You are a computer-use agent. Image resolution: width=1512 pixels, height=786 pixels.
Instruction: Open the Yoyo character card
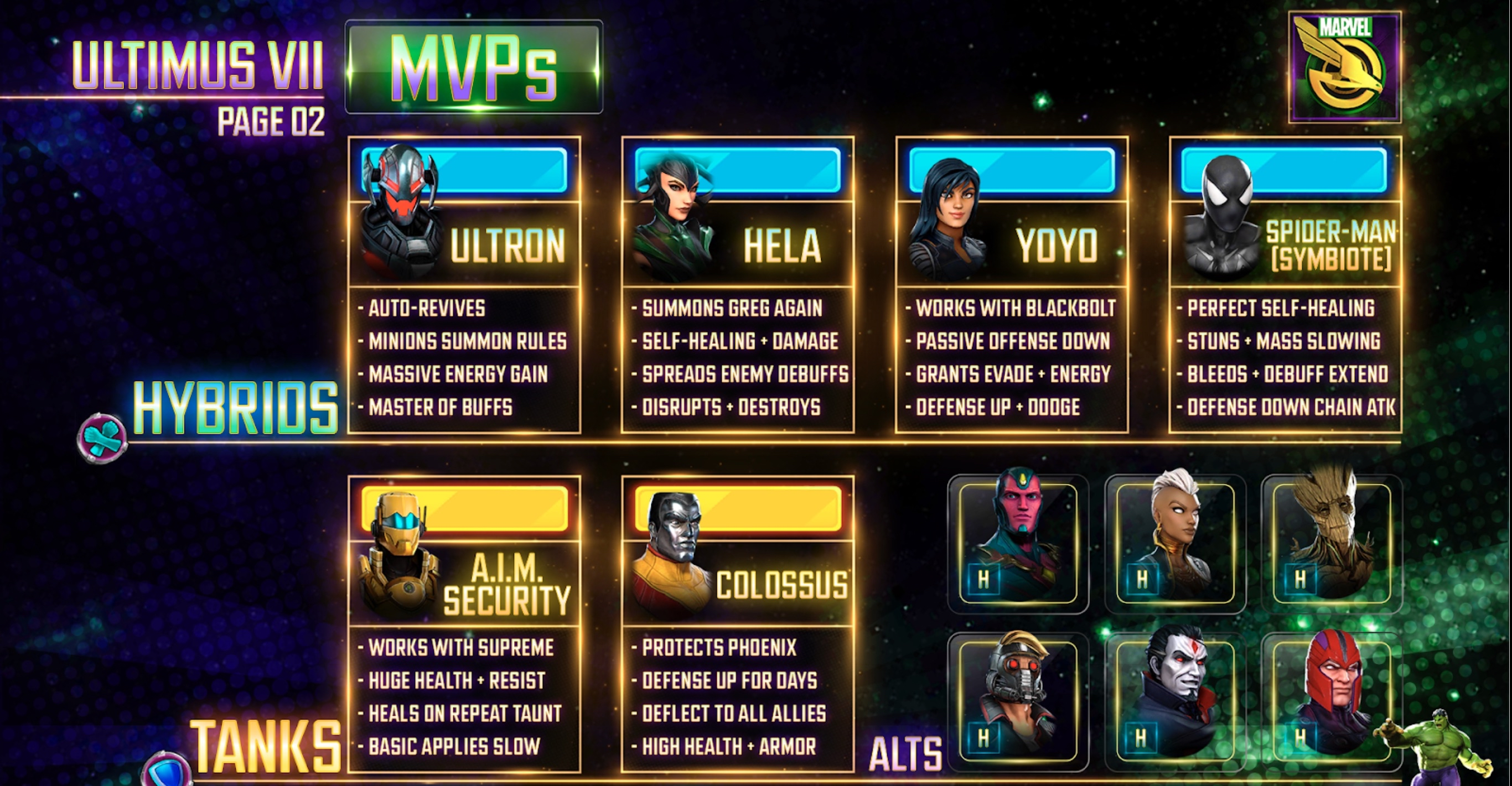1011,284
